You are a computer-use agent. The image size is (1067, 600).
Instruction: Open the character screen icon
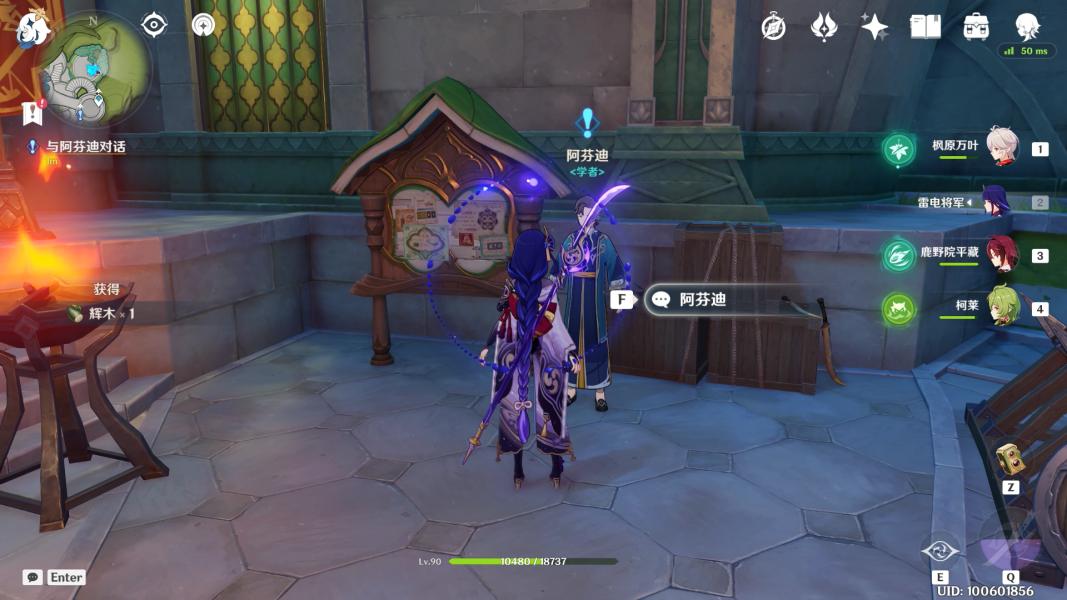(x=1027, y=27)
